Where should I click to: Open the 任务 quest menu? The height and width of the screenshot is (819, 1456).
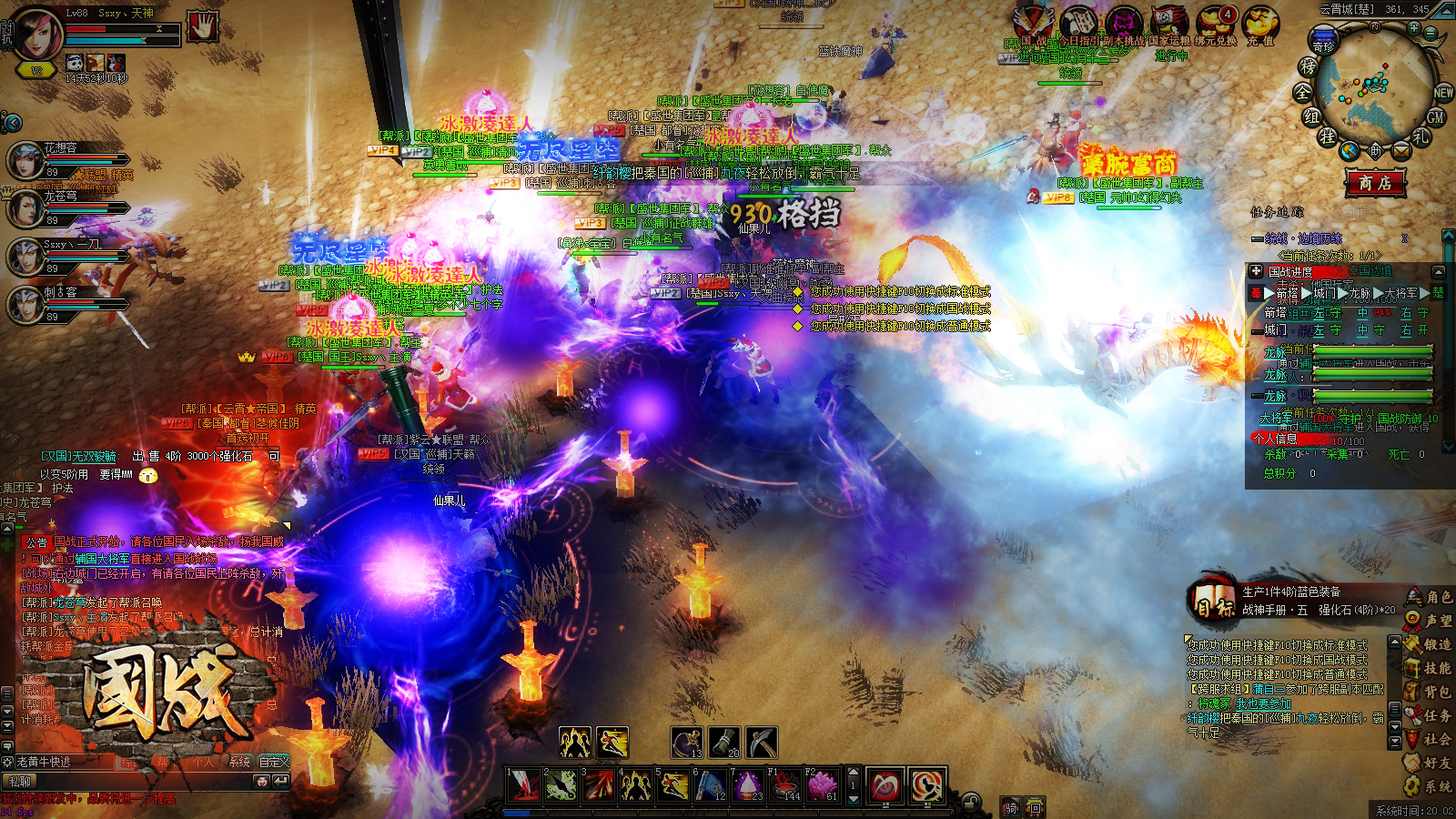click(x=1429, y=715)
